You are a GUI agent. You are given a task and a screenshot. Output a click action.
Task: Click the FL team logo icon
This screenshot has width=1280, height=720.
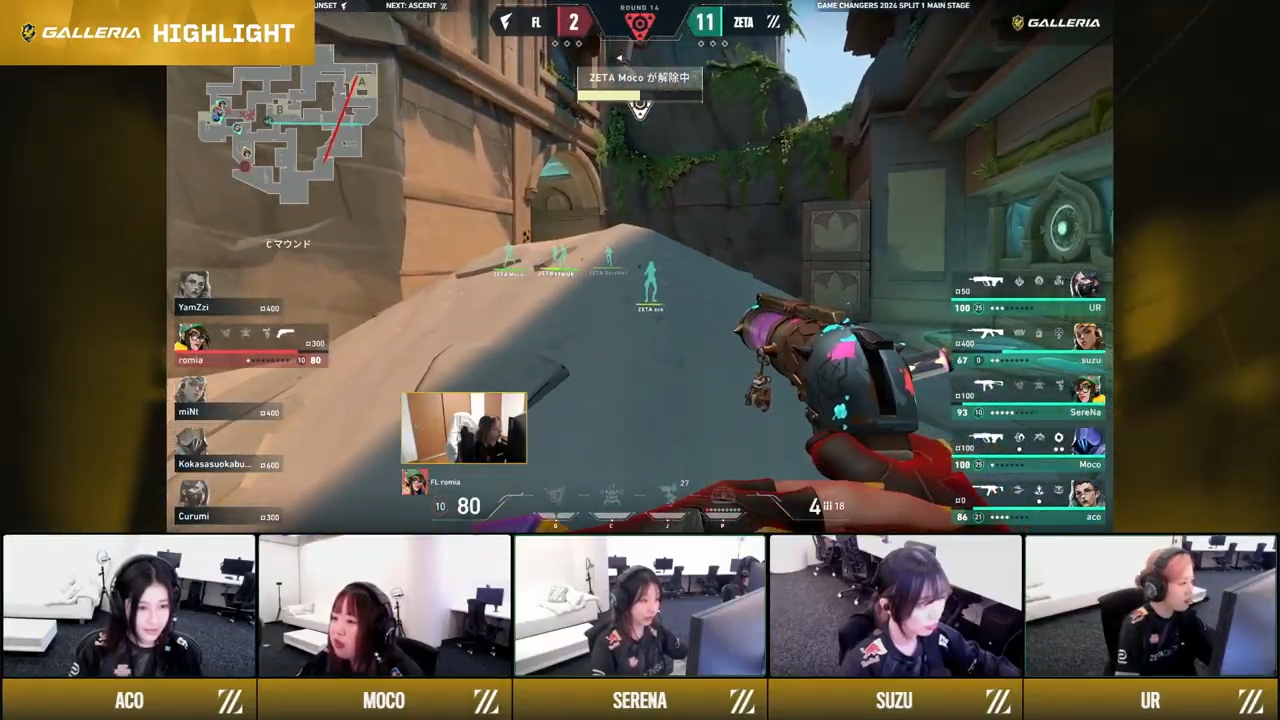point(505,22)
